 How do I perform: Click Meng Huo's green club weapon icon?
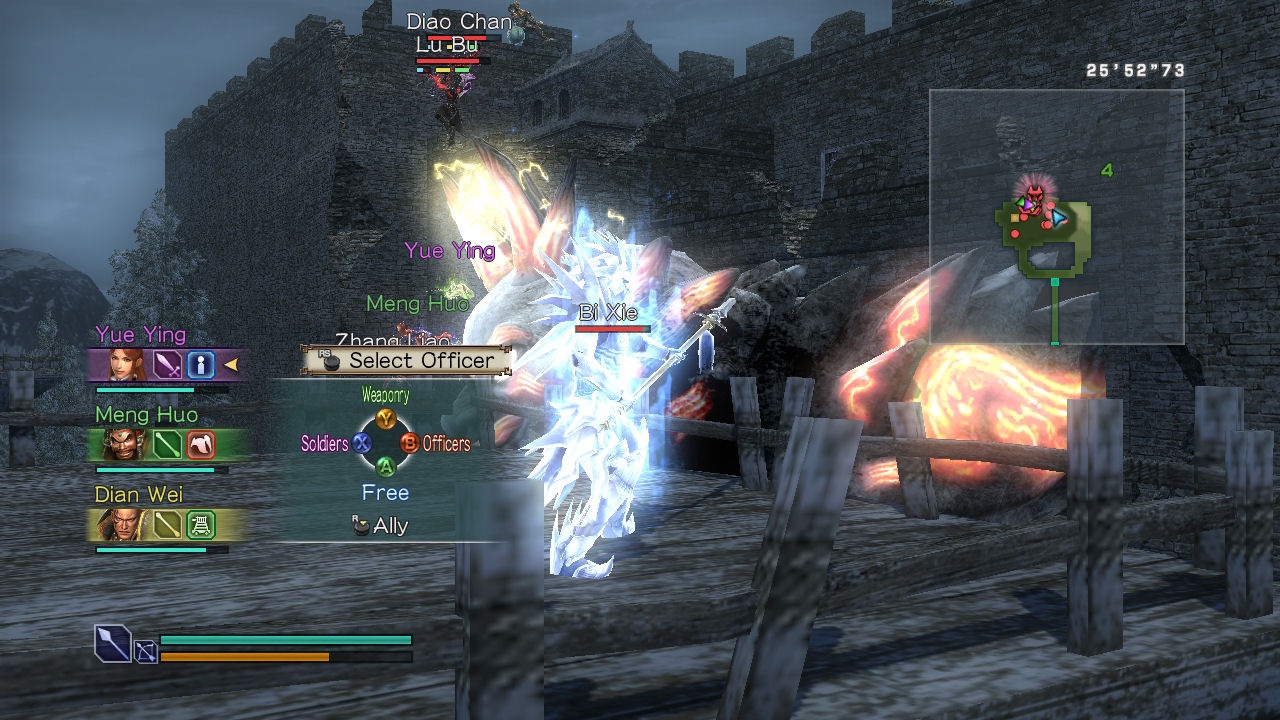[x=167, y=444]
